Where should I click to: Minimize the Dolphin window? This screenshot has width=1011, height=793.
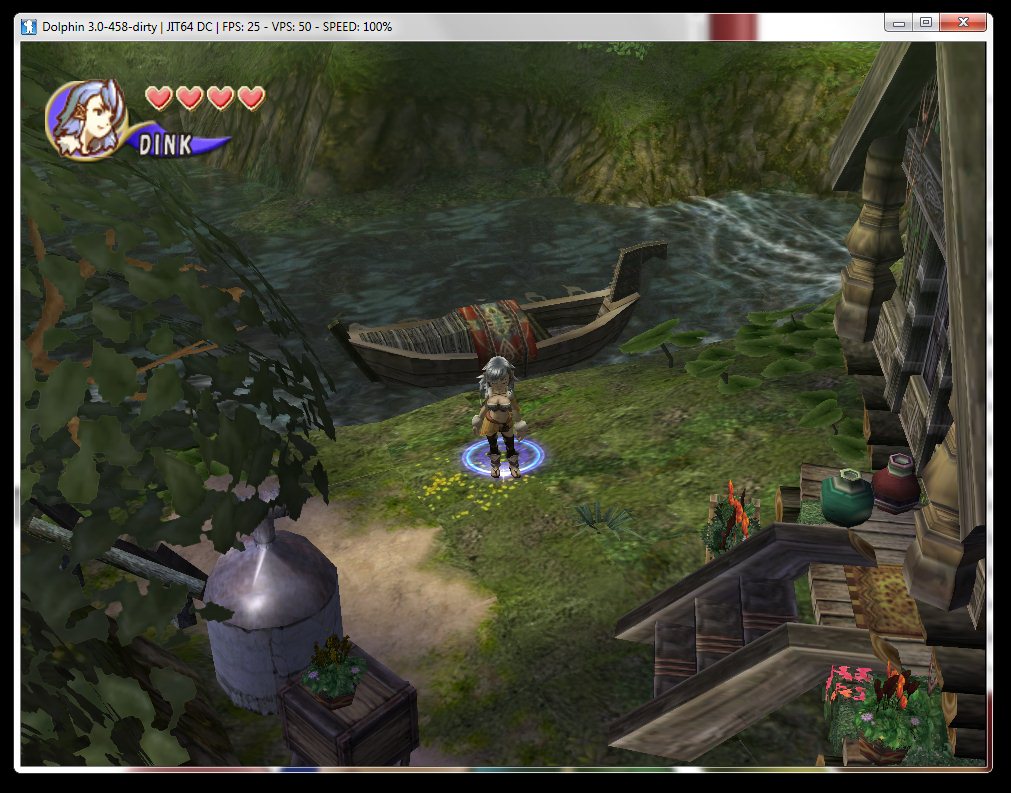pos(899,22)
